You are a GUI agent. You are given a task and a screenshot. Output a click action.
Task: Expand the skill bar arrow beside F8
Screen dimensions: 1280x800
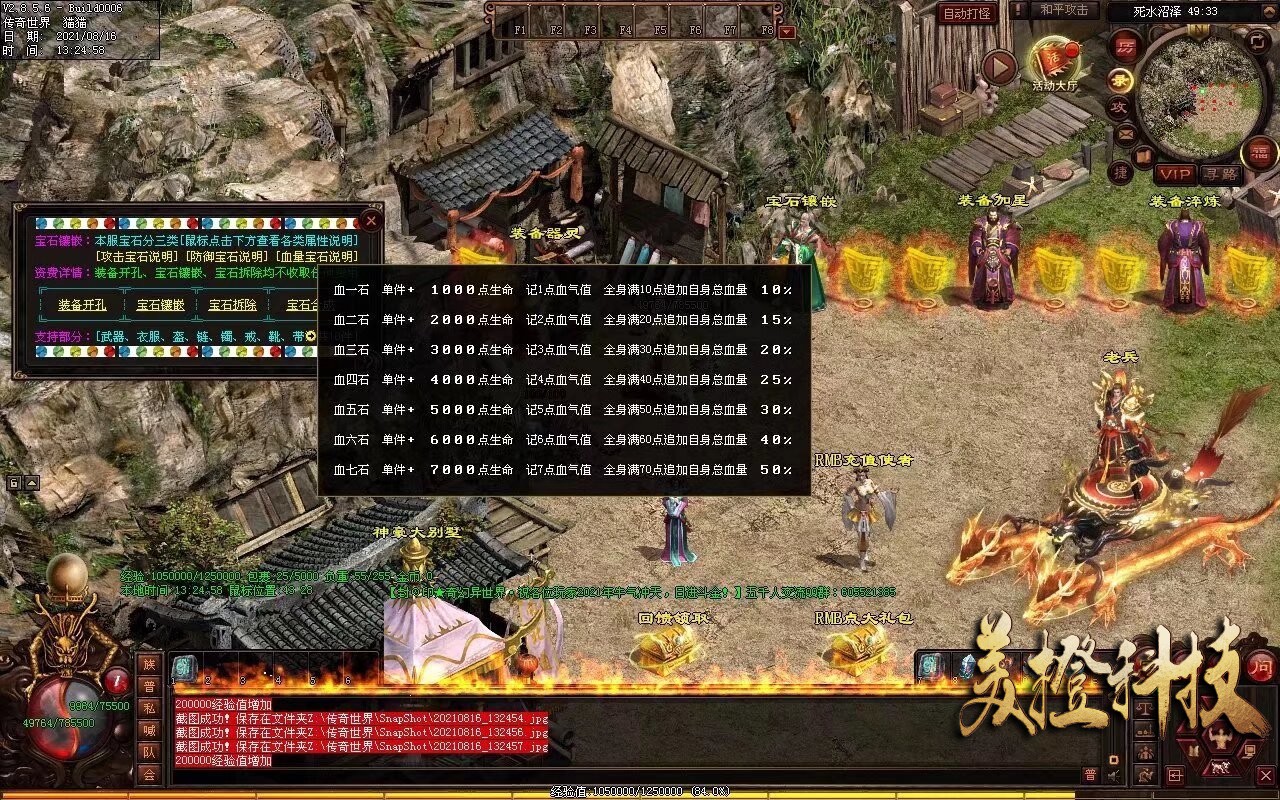click(787, 31)
